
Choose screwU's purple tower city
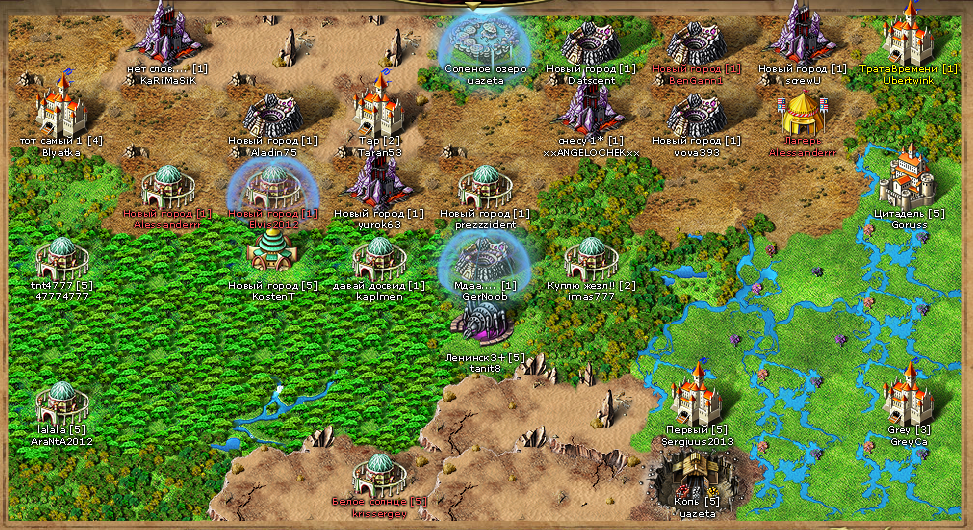801,32
